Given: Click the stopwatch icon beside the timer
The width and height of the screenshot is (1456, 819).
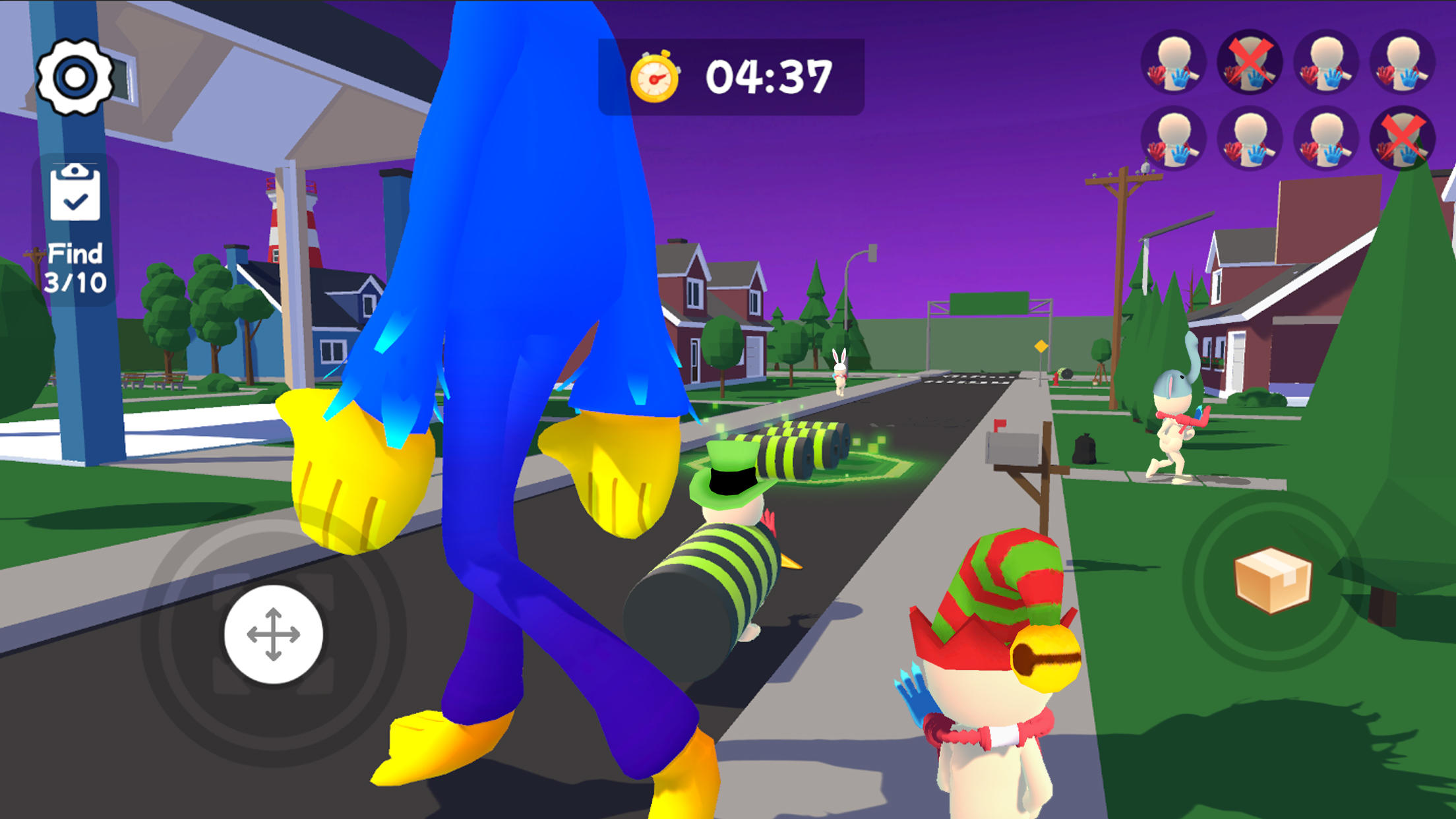Looking at the screenshot, I should (656, 75).
